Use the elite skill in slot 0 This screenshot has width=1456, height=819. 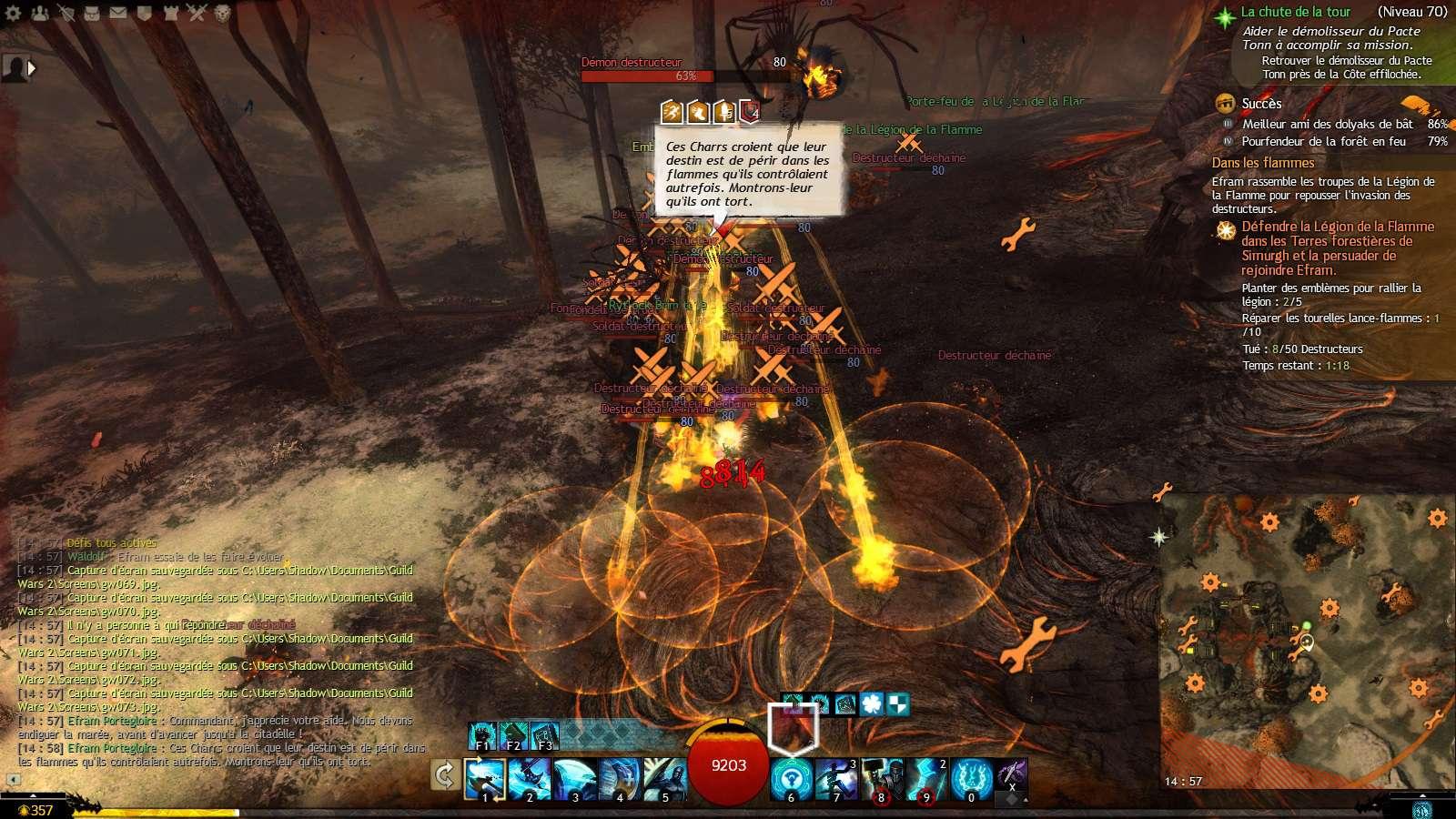[971, 779]
